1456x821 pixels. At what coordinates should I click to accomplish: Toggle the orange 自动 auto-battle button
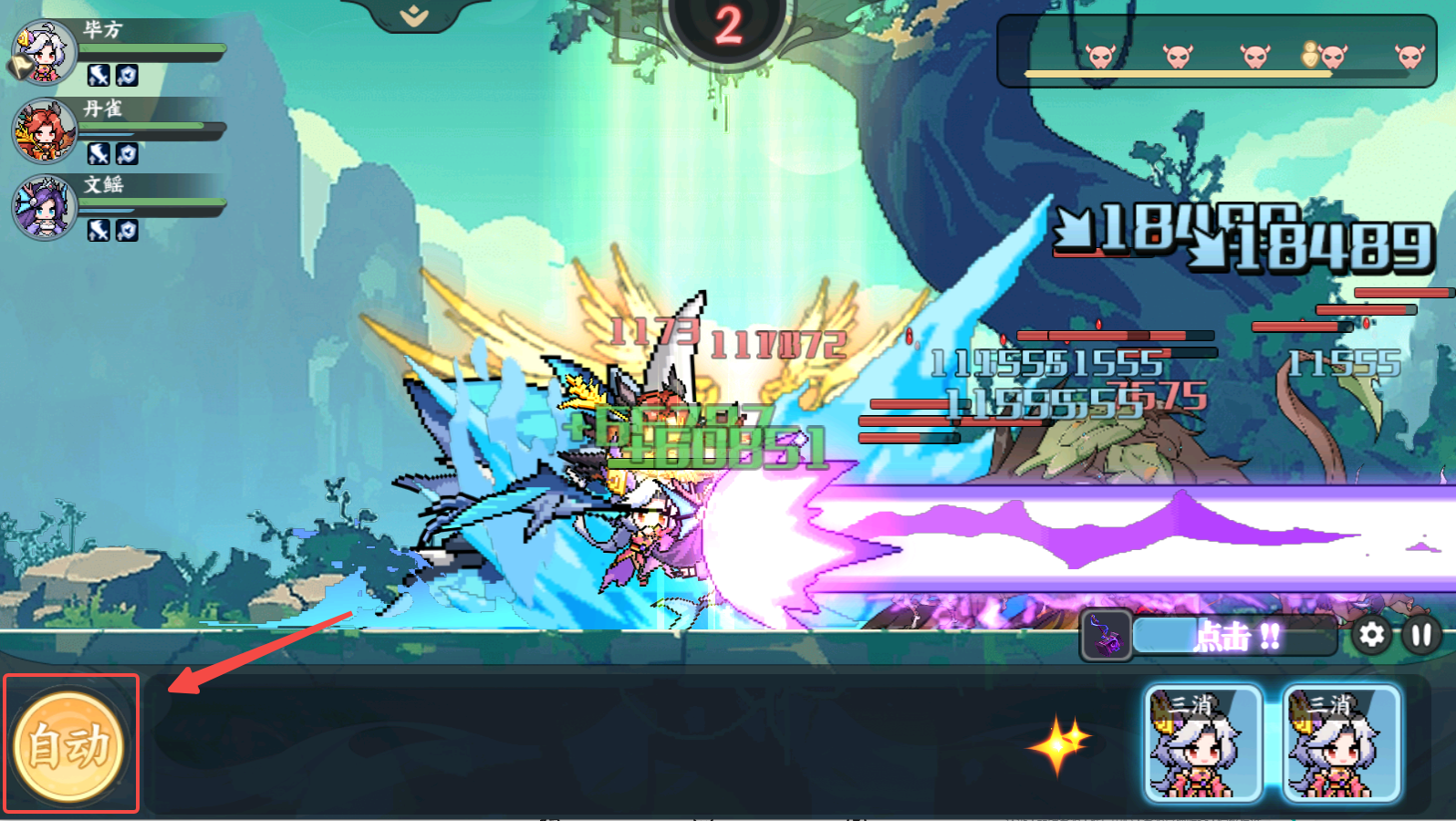(x=69, y=745)
